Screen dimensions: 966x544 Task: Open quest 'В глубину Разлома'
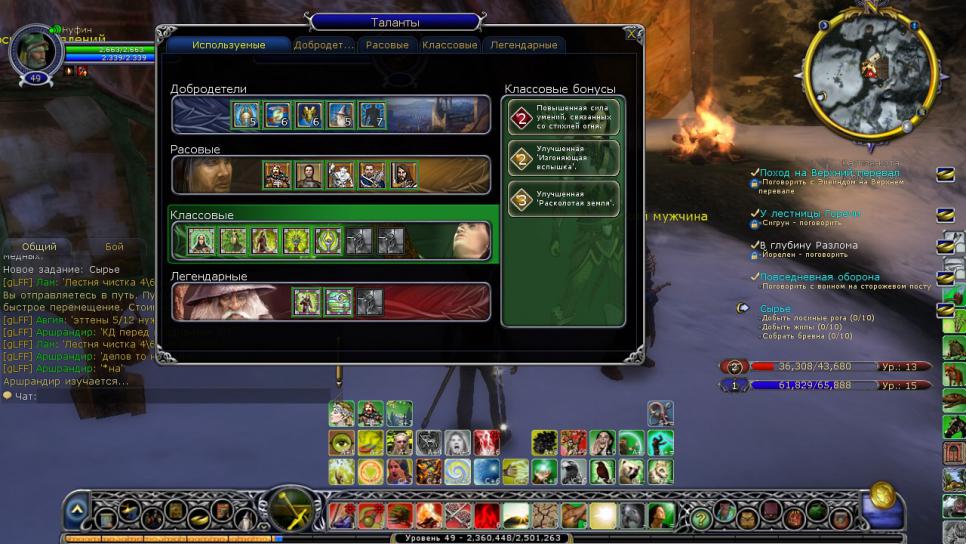(x=808, y=245)
